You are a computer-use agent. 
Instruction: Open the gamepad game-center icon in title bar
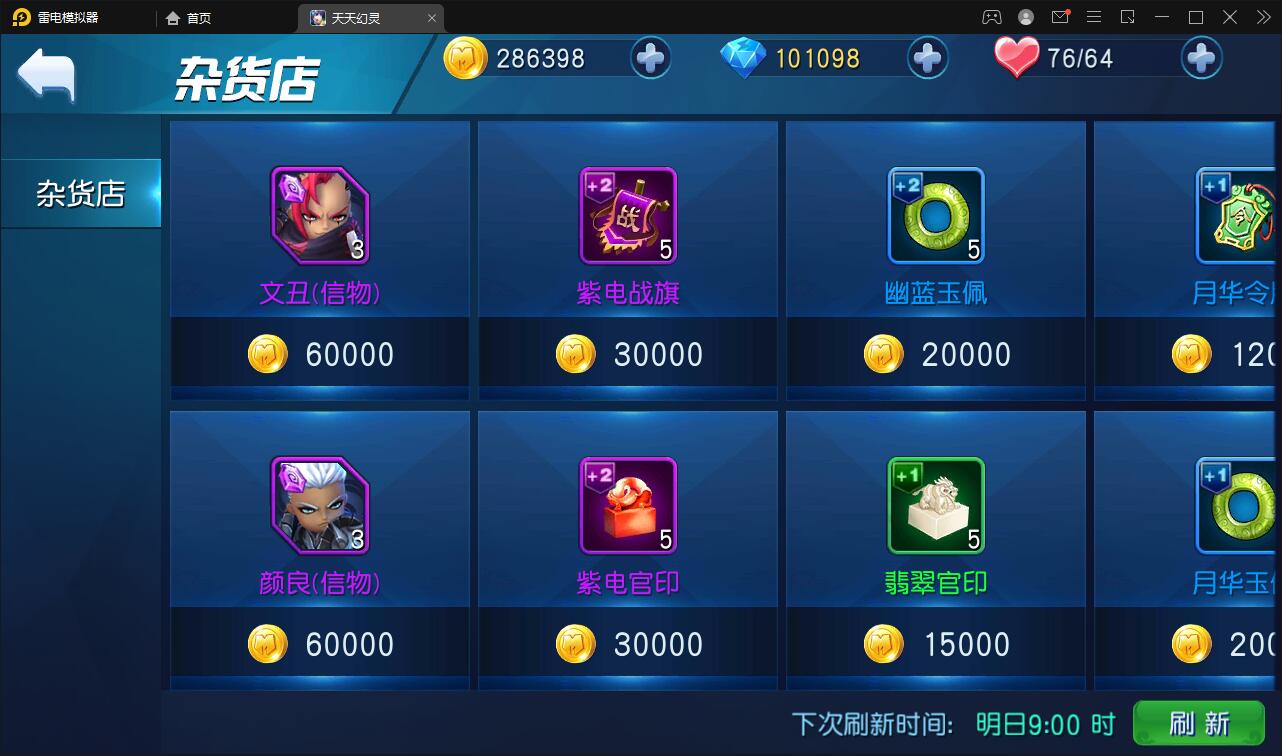pos(993,17)
